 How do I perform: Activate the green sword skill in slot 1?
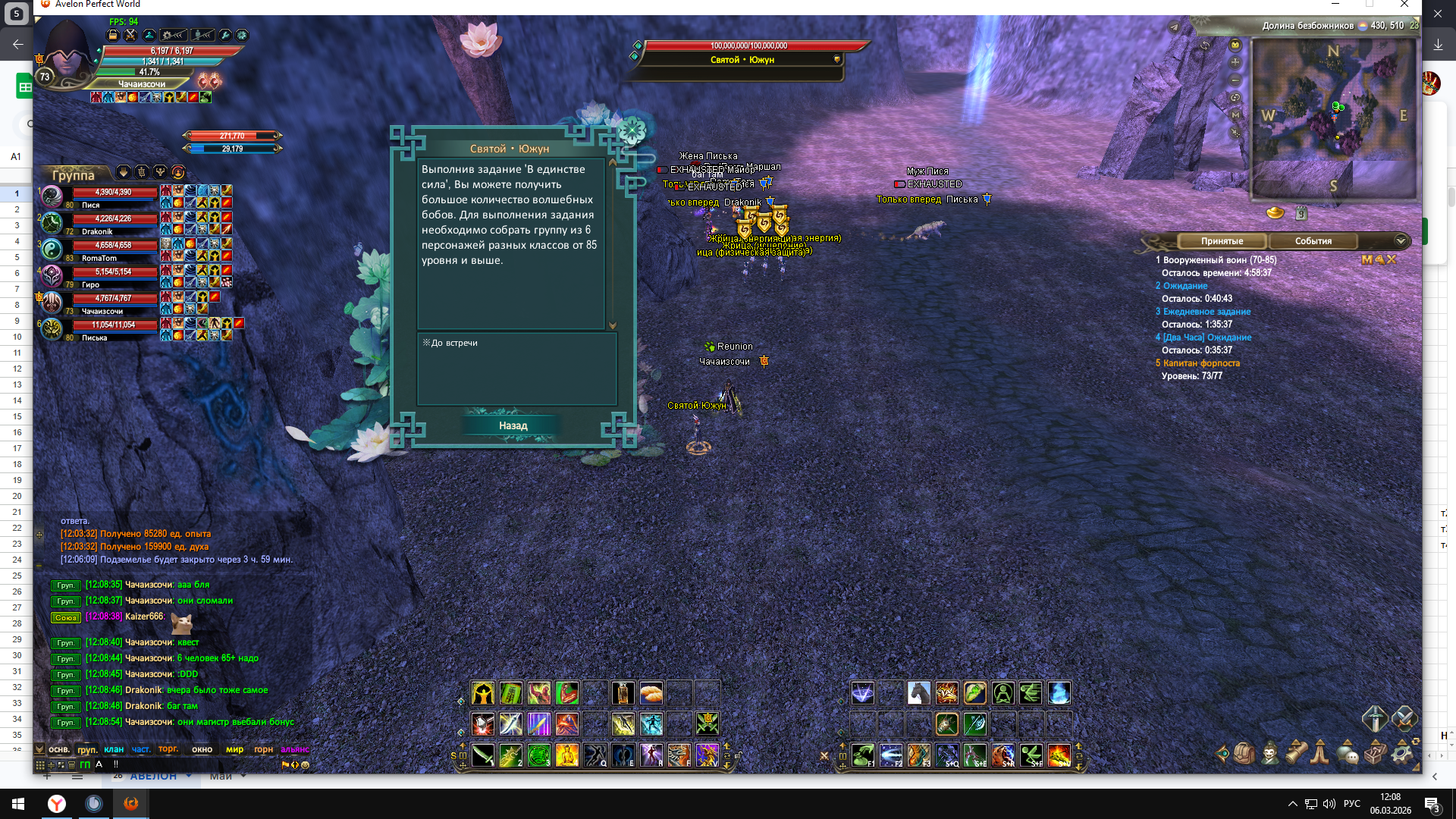(483, 755)
